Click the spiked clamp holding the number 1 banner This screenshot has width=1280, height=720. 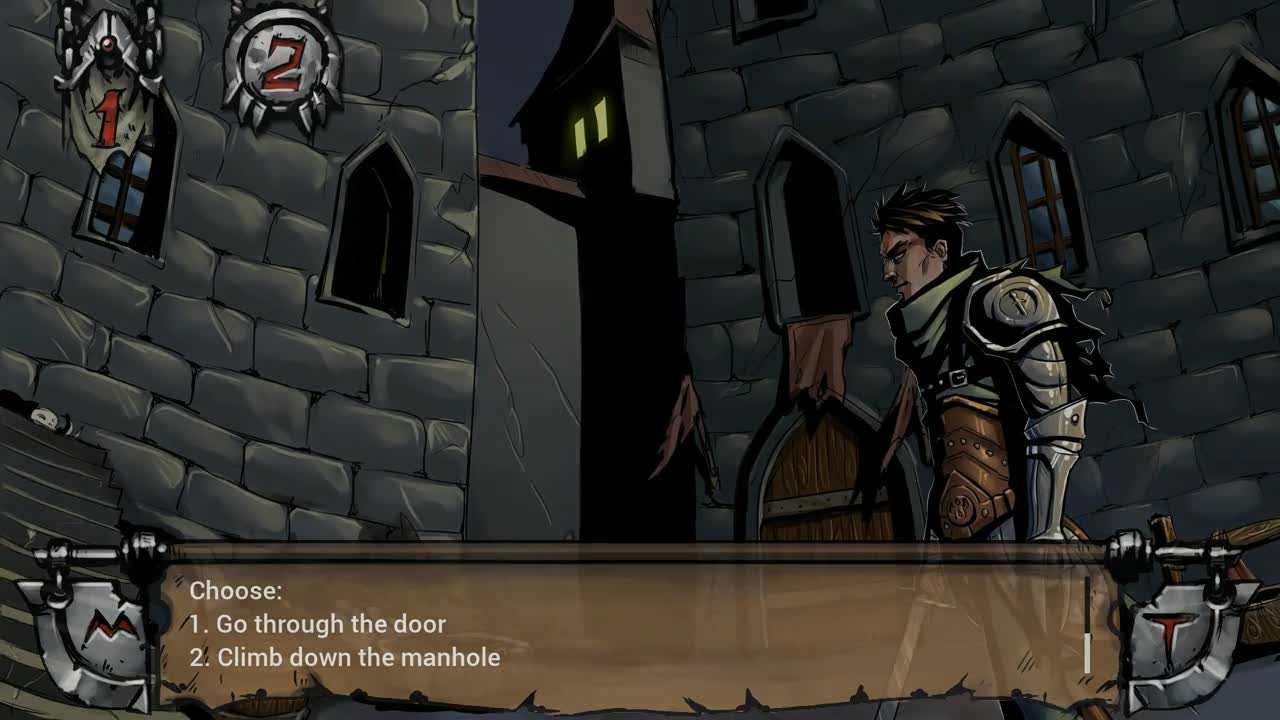[110, 30]
